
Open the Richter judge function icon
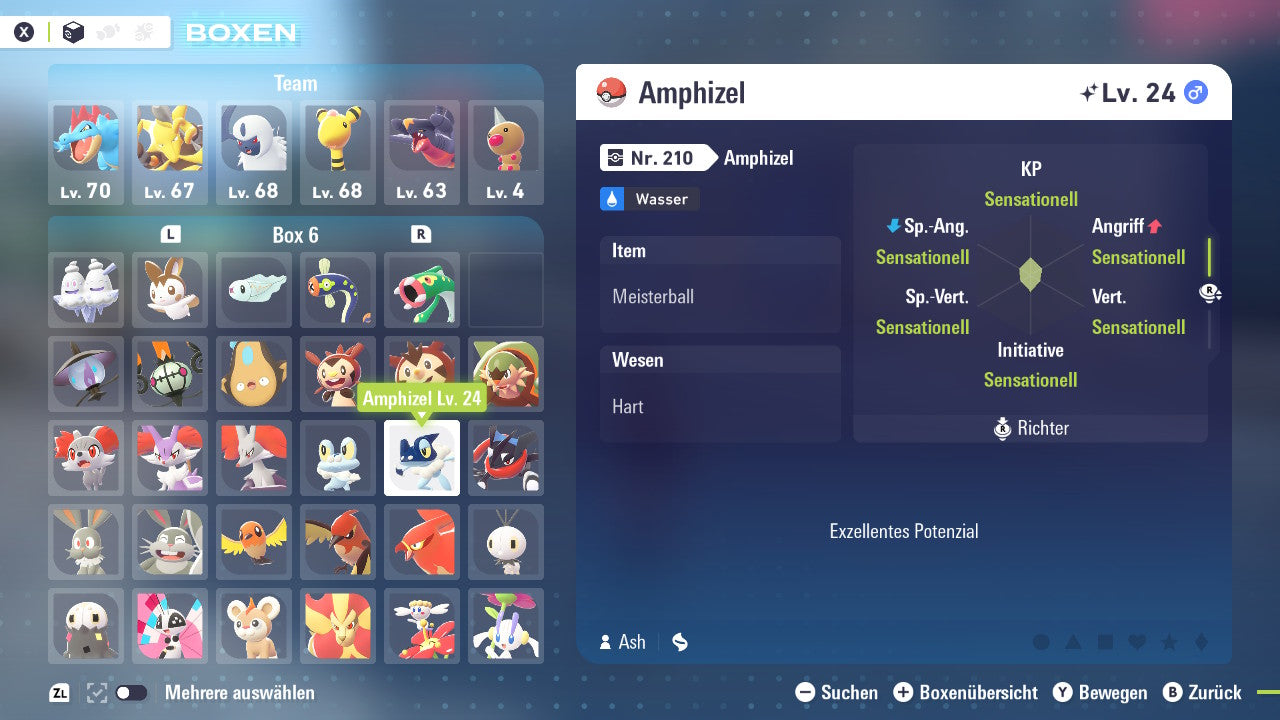point(1002,428)
